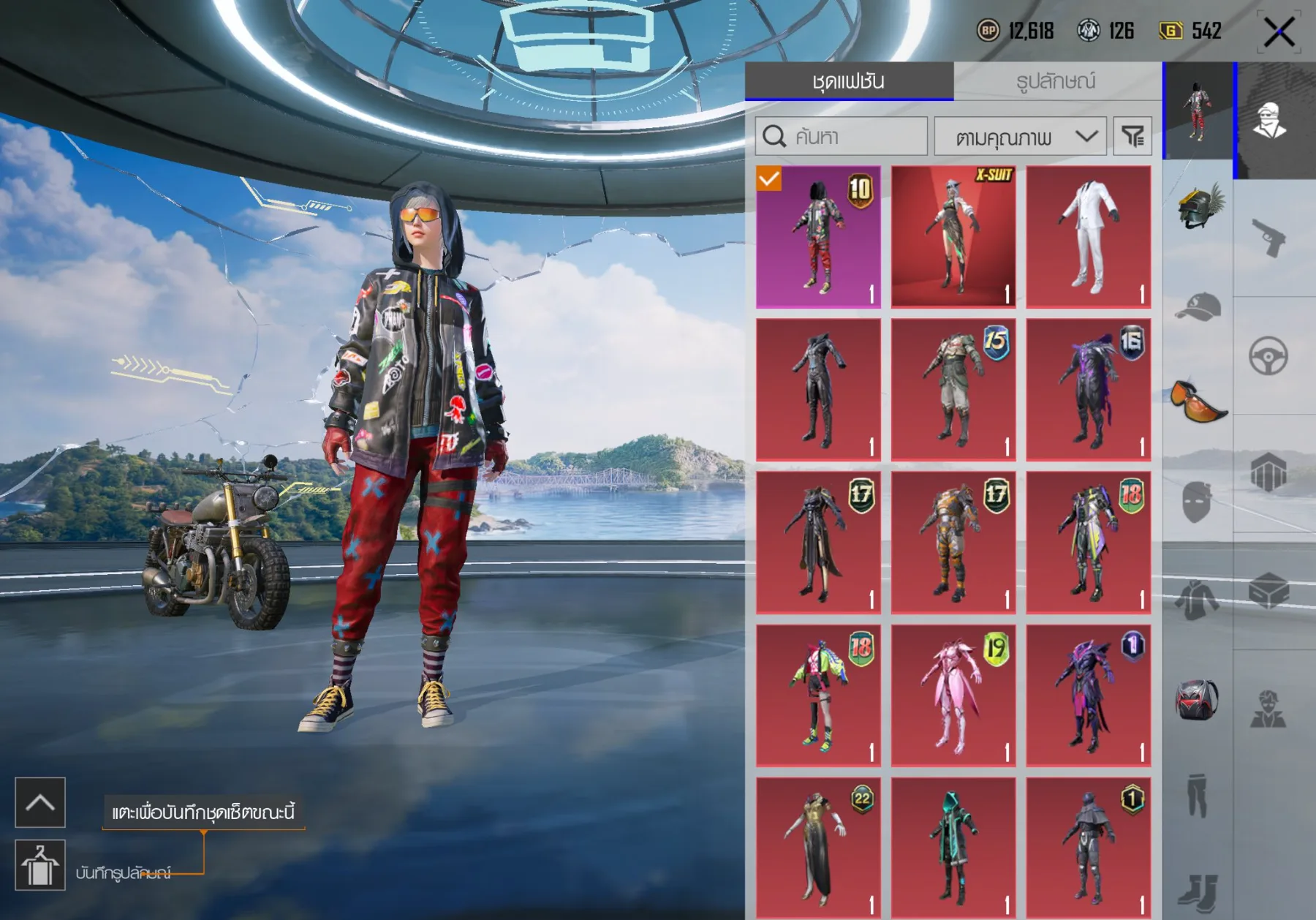Pick the pink armor outfit numbered 19
1316x920 pixels.
click(x=953, y=695)
